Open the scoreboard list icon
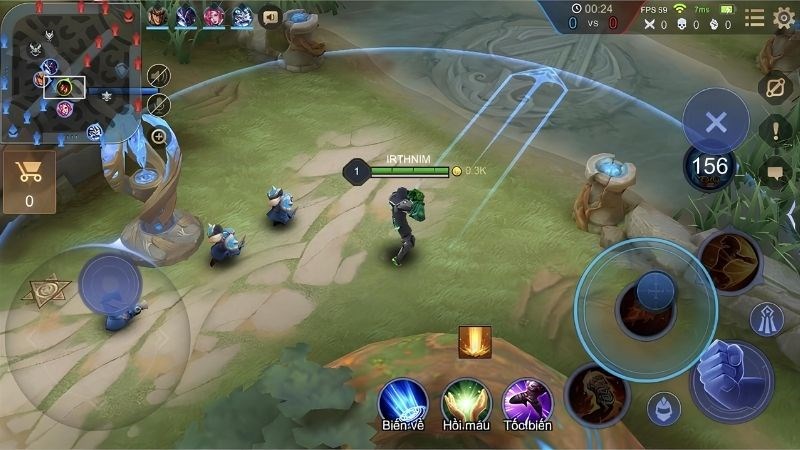This screenshot has width=800, height=450. point(754,17)
